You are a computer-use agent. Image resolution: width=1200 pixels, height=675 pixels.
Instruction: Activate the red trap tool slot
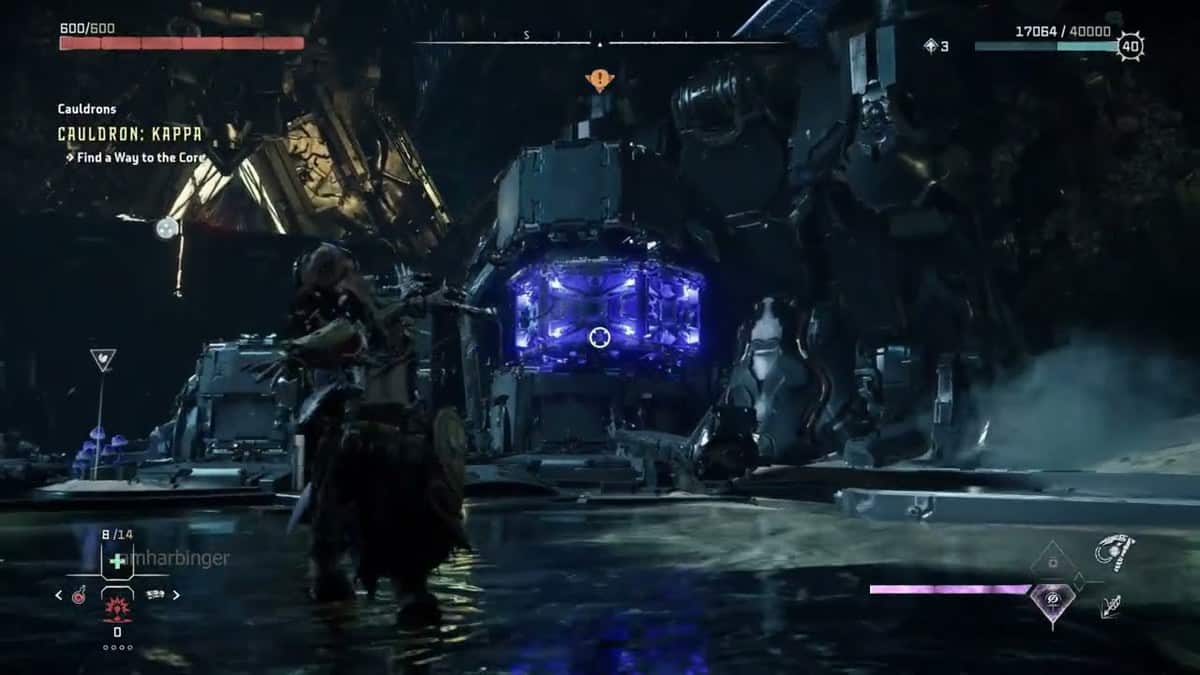point(117,603)
